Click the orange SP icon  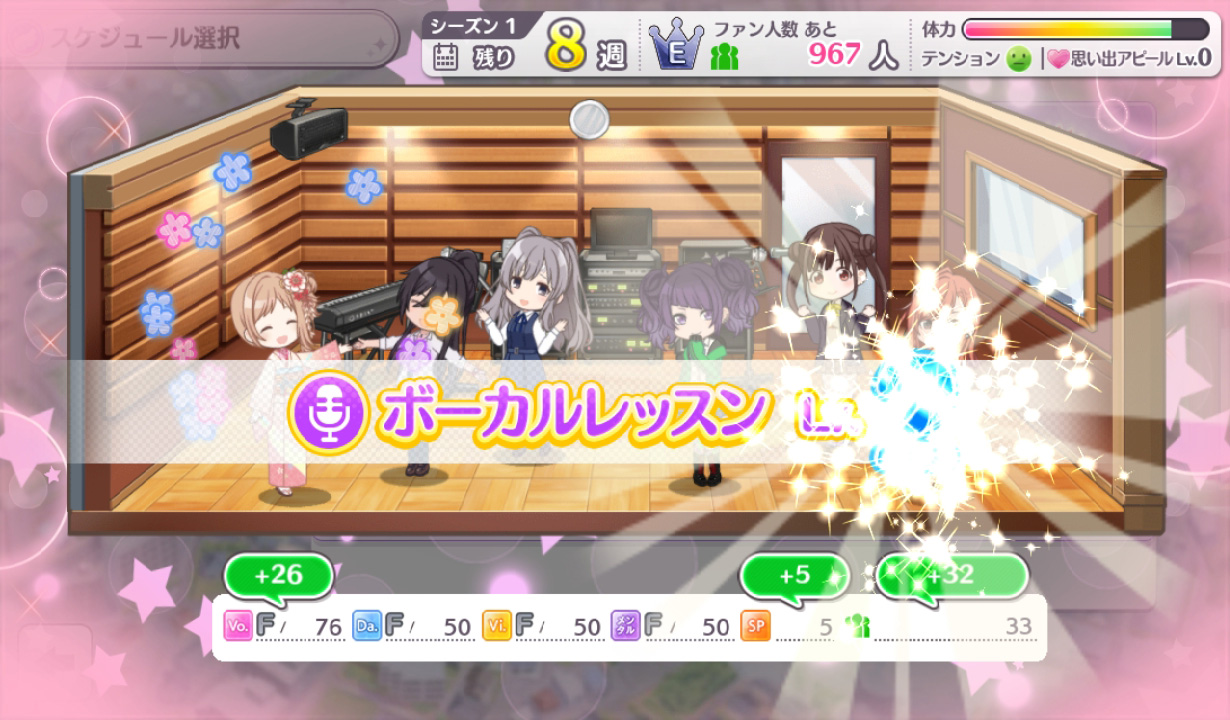point(755,626)
